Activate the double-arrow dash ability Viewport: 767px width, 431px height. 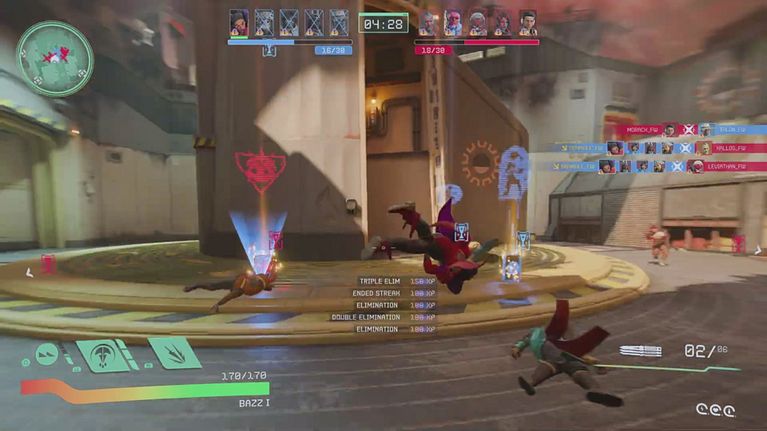[x=47, y=353]
